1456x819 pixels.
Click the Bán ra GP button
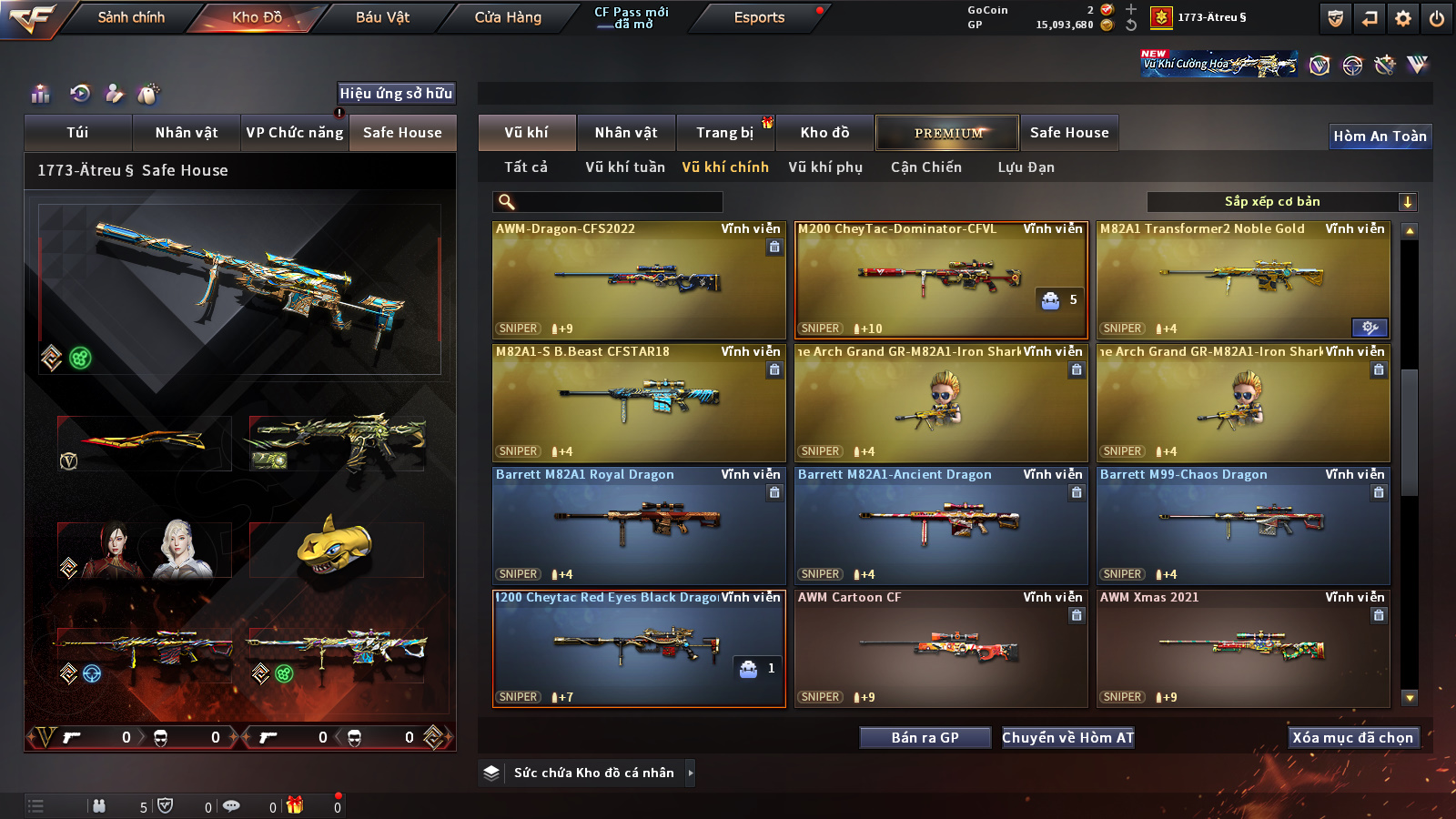coord(925,738)
